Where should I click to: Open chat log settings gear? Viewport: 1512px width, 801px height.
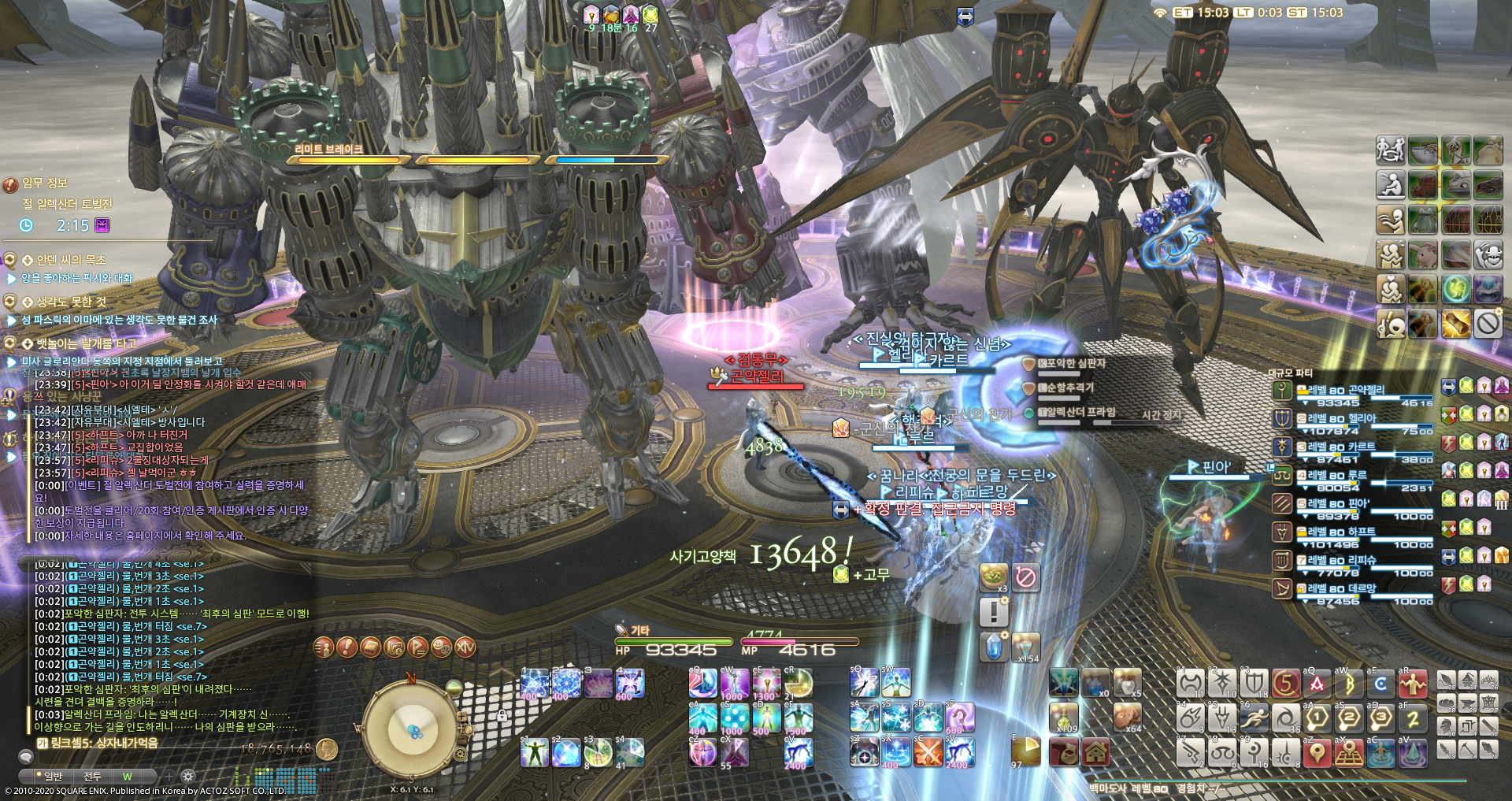pyautogui.click(x=187, y=777)
